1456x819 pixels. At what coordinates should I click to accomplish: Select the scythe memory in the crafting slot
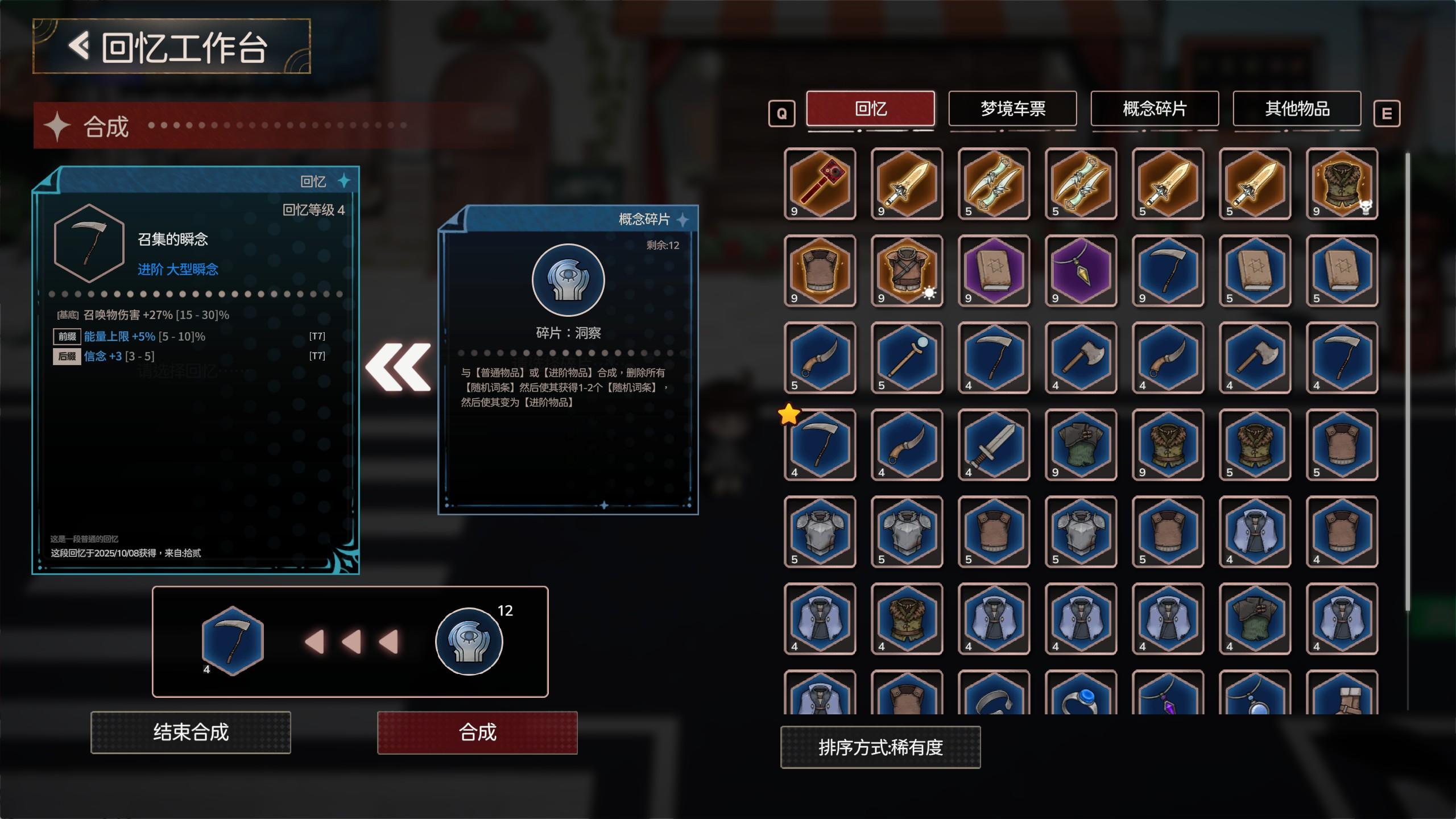click(233, 641)
